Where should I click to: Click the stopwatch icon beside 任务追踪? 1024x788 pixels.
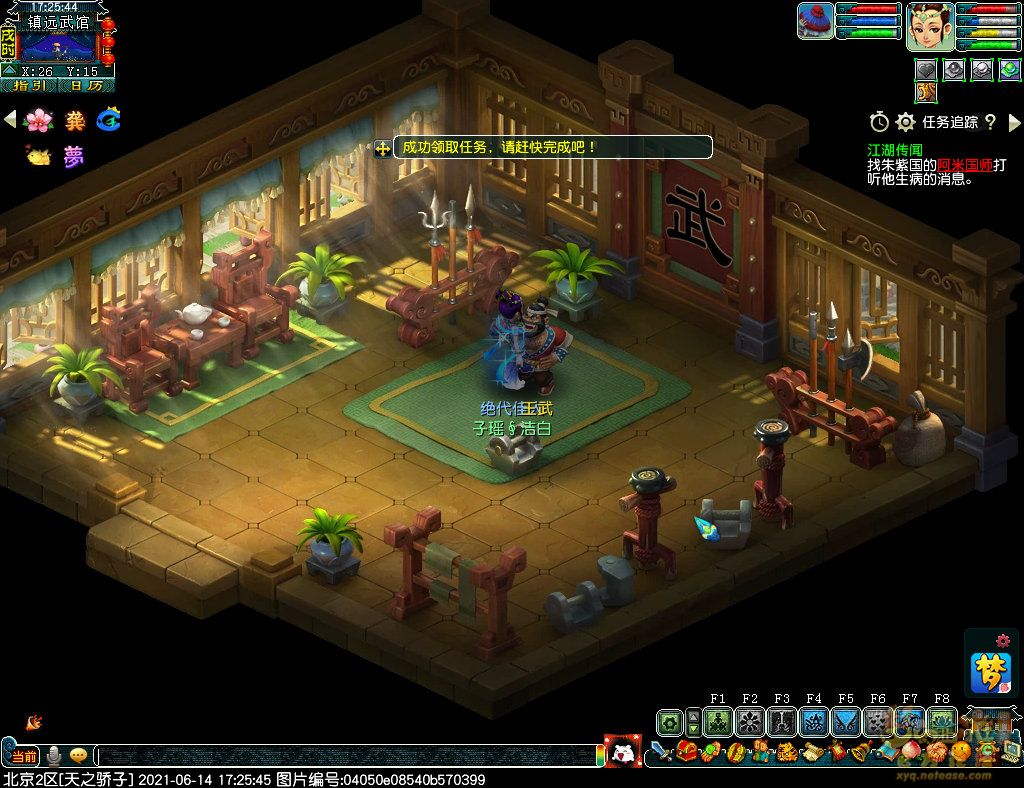pos(879,122)
